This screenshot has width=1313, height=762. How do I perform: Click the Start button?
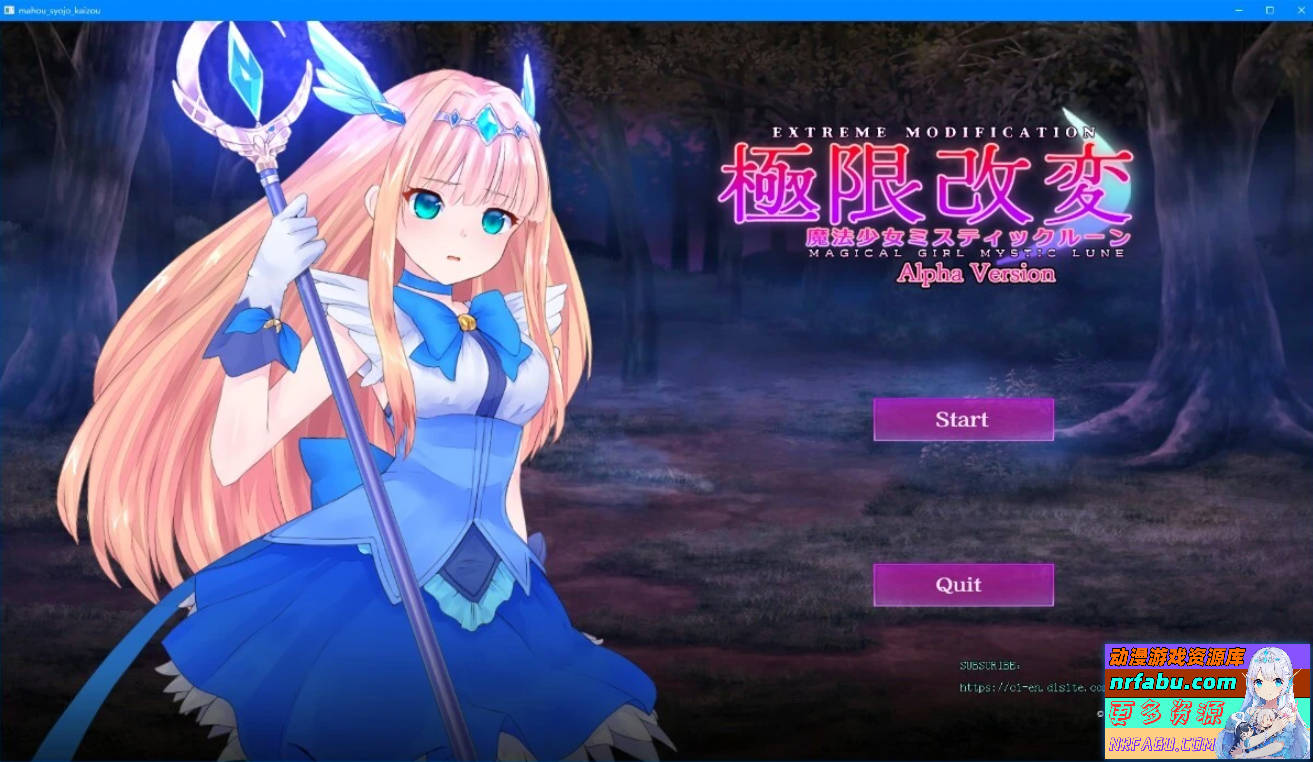point(962,419)
